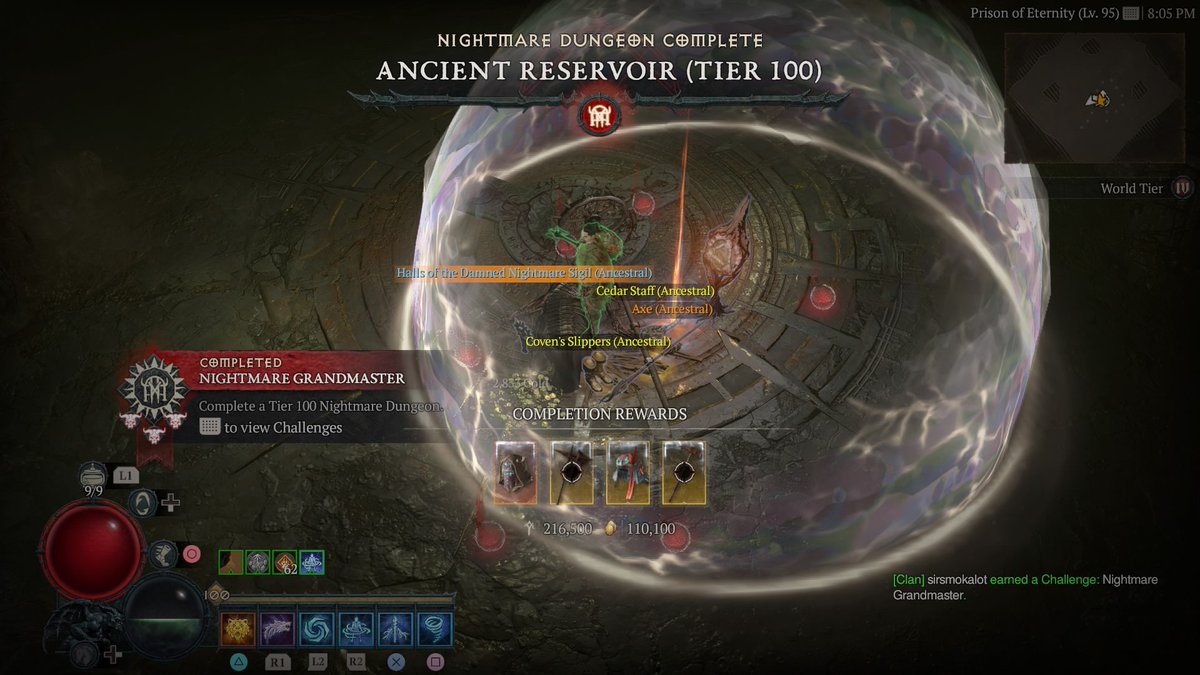Select the evade boots icon

pos(161,553)
